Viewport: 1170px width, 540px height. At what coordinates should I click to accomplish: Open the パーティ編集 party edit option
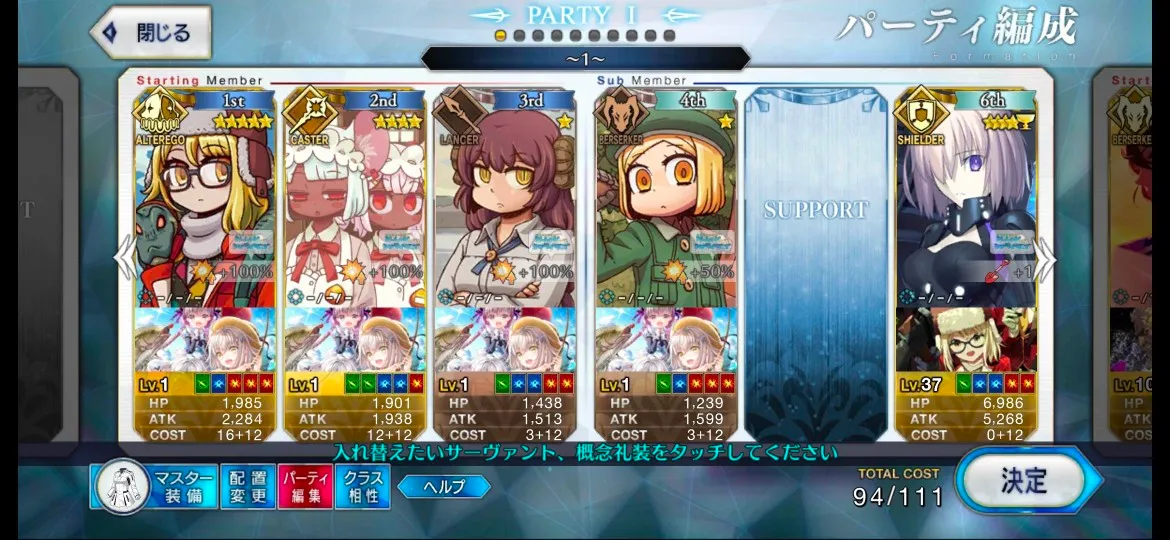click(x=304, y=487)
